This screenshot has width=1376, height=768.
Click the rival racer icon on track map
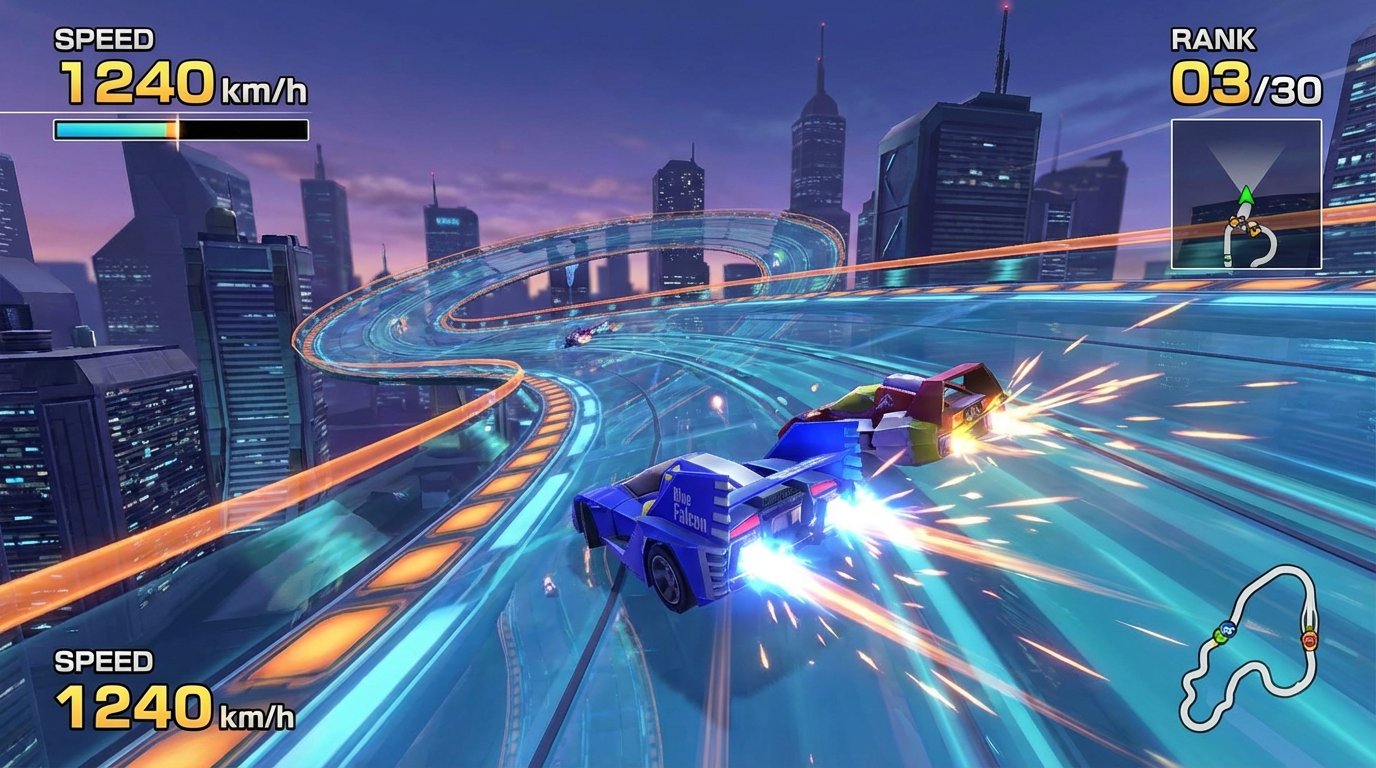point(1309,639)
